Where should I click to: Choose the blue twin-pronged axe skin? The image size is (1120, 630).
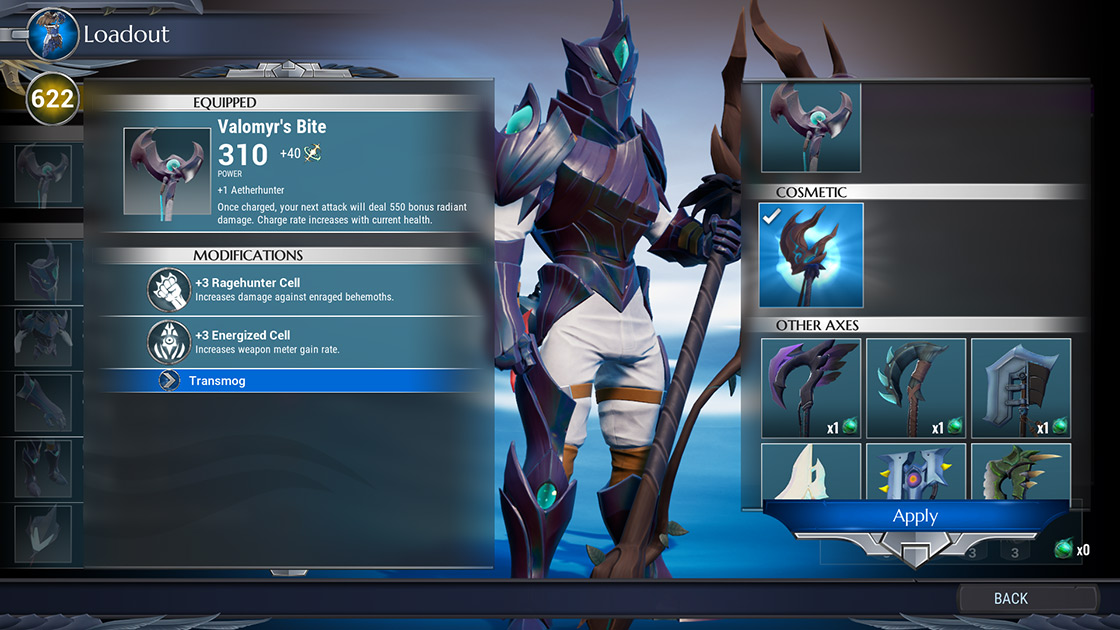coord(915,468)
